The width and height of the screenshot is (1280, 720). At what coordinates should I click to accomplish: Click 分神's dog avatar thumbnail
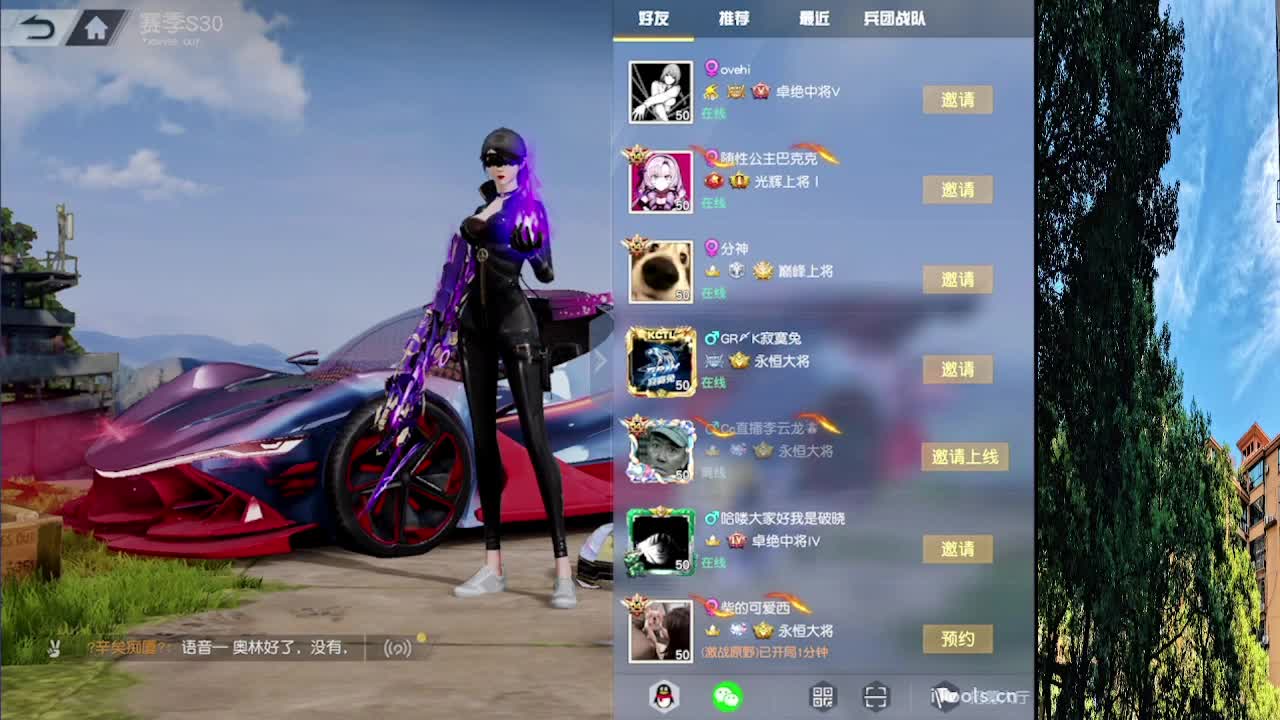(661, 270)
